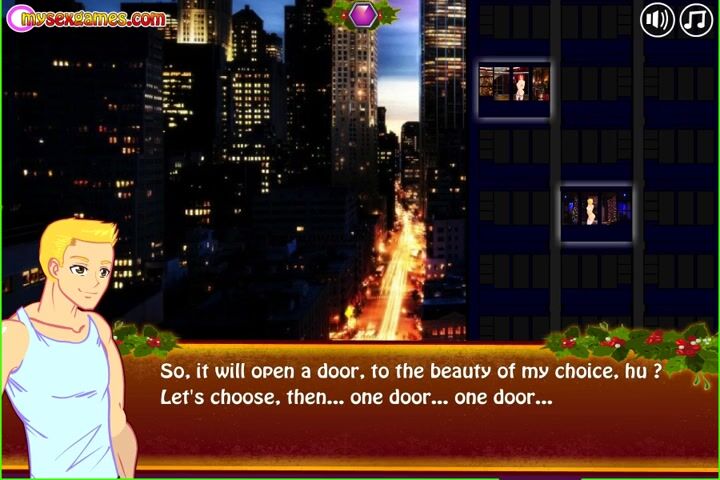720x480 pixels.
Task: Choose the lit window with the red-haired figure
Action: (514, 81)
